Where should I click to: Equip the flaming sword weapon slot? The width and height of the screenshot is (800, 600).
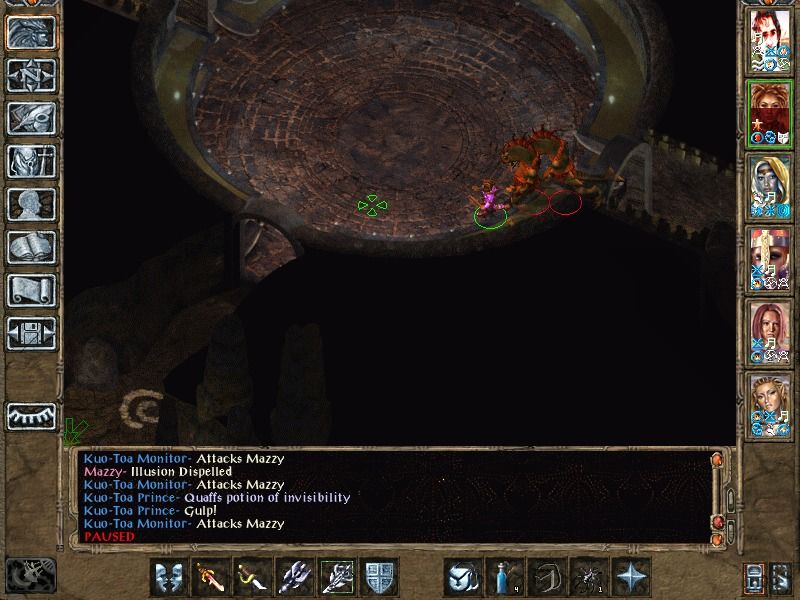pos(210,577)
